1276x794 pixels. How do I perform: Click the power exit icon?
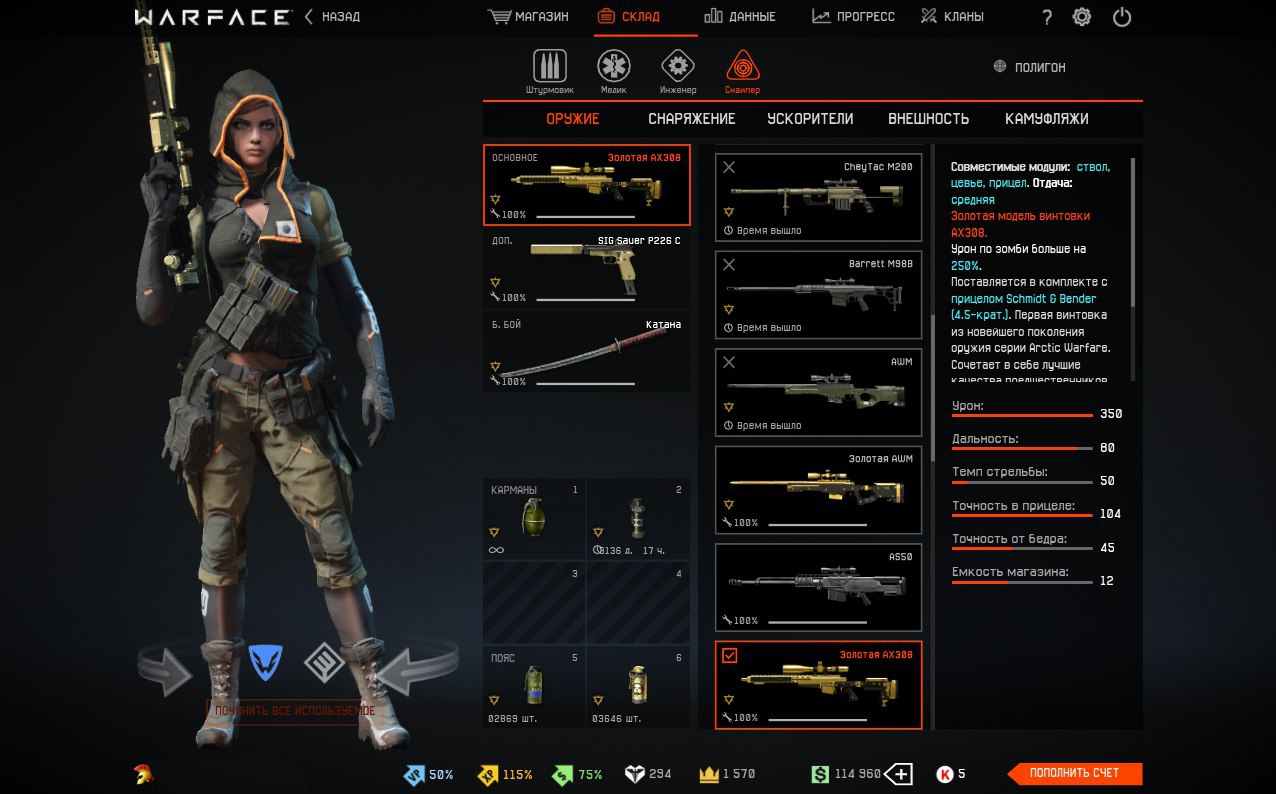coord(1122,17)
